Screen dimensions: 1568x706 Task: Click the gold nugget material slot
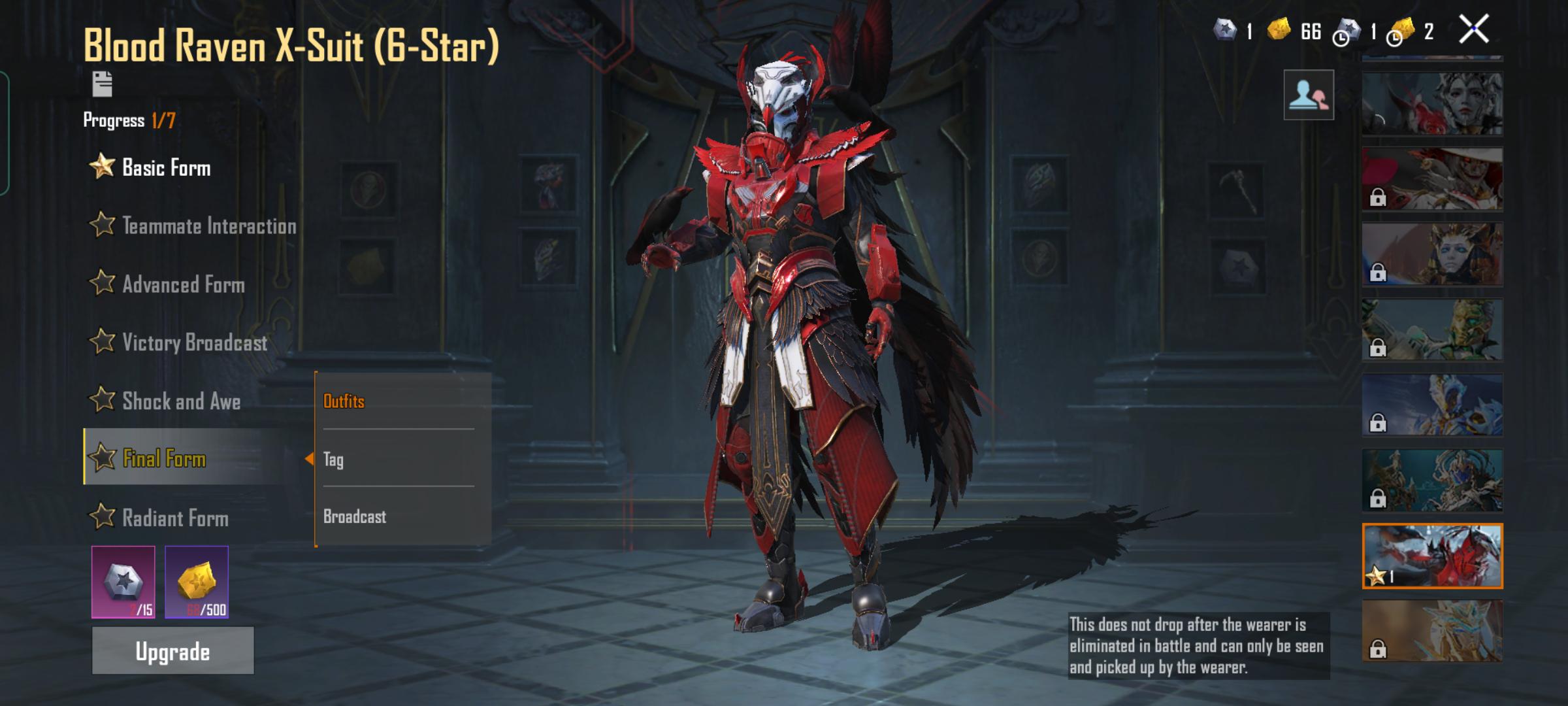(x=197, y=582)
